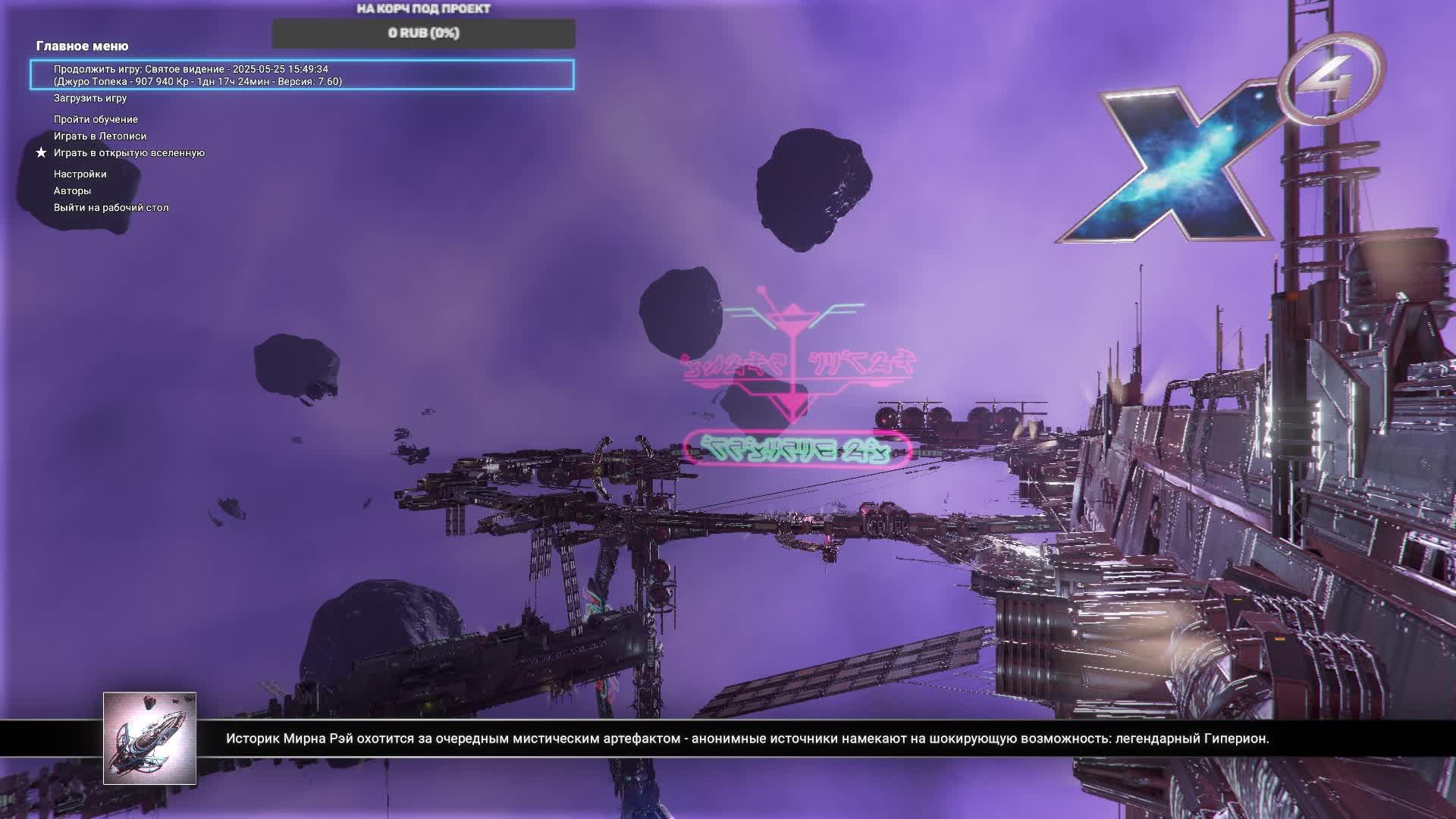1456x819 pixels.
Task: Continue the Святое видение saved game
Action: tap(302, 75)
